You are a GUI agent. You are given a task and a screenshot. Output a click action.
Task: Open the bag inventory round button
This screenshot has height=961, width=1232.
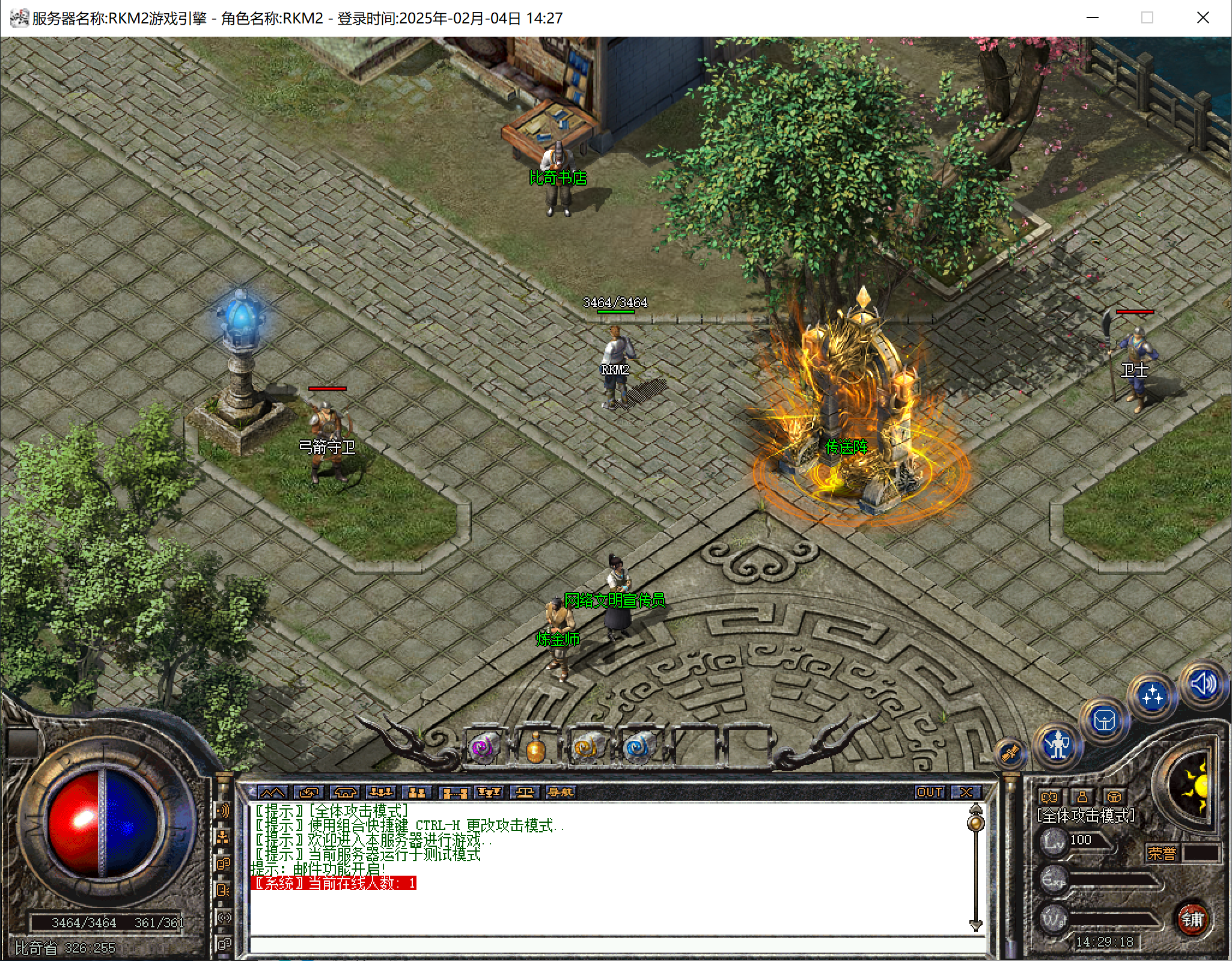(1104, 719)
